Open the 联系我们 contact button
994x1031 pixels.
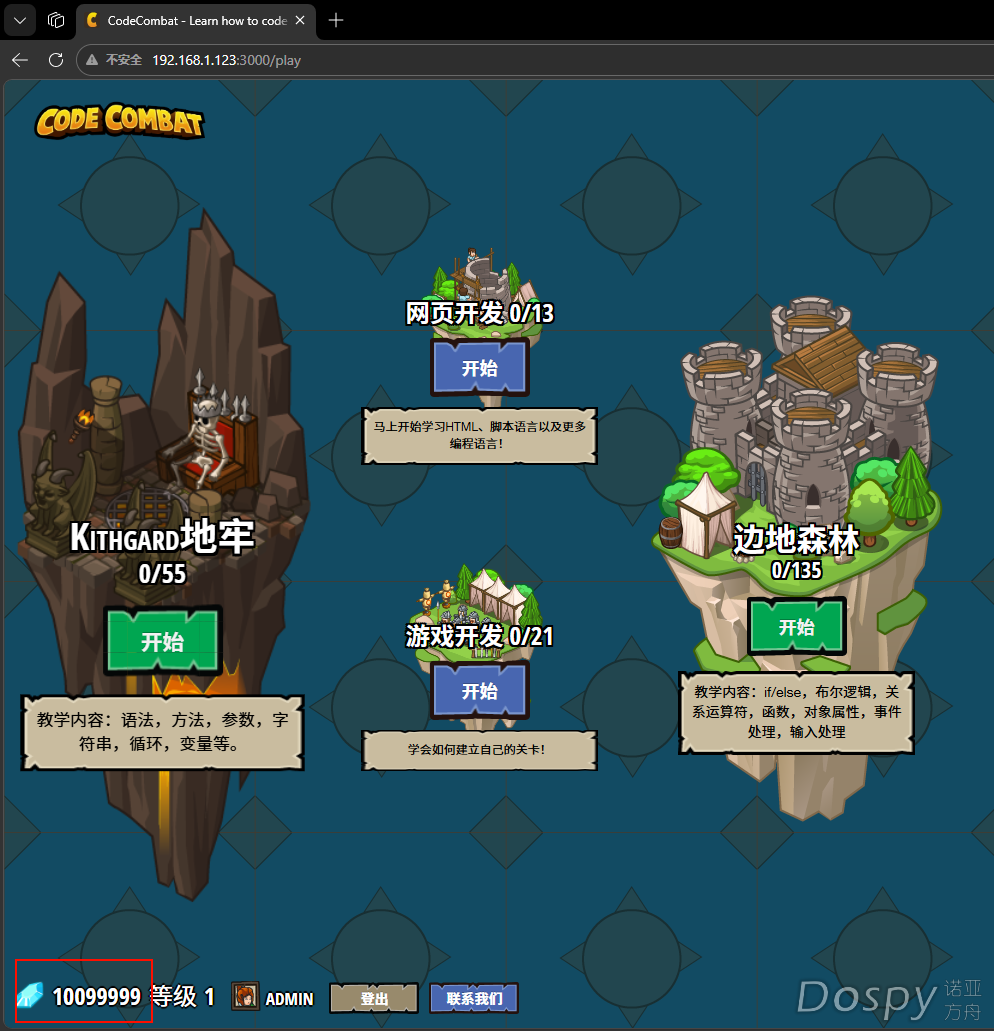pyautogui.click(x=474, y=998)
